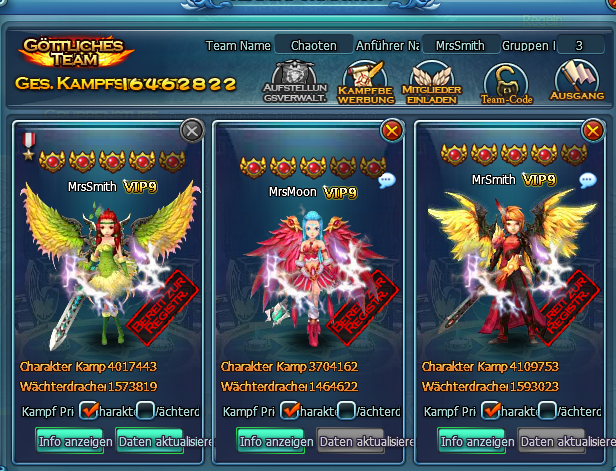Toggle Charakter priority checkbox for MrsMoon
Viewport: 616px width, 471px height.
click(291, 410)
